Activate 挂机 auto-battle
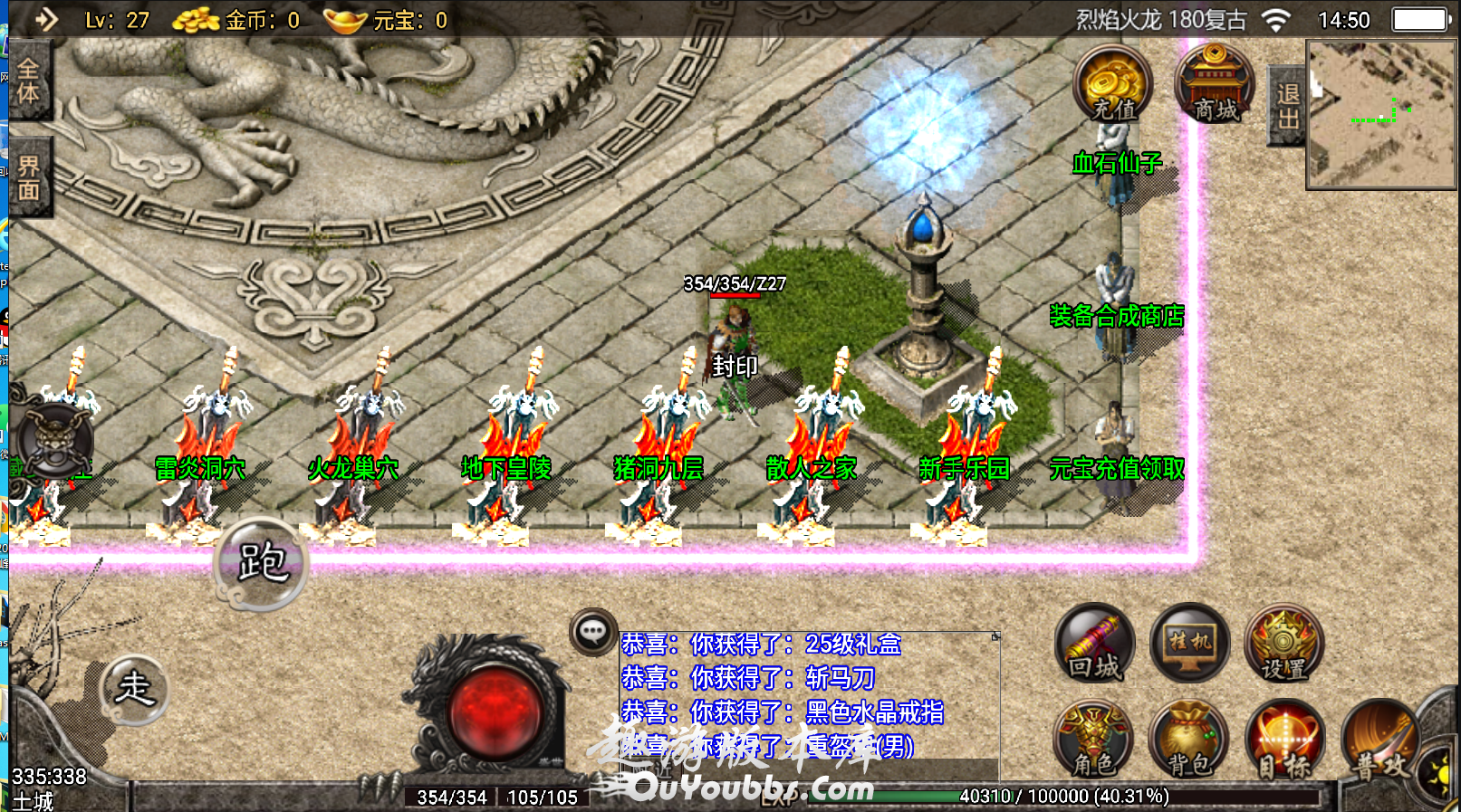 [x=1189, y=644]
